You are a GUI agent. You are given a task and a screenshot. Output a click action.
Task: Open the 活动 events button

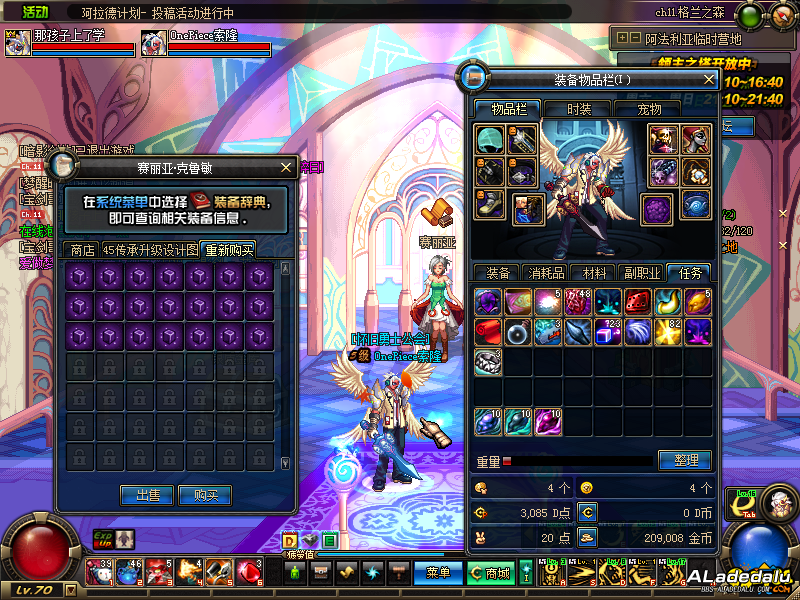[35, 12]
